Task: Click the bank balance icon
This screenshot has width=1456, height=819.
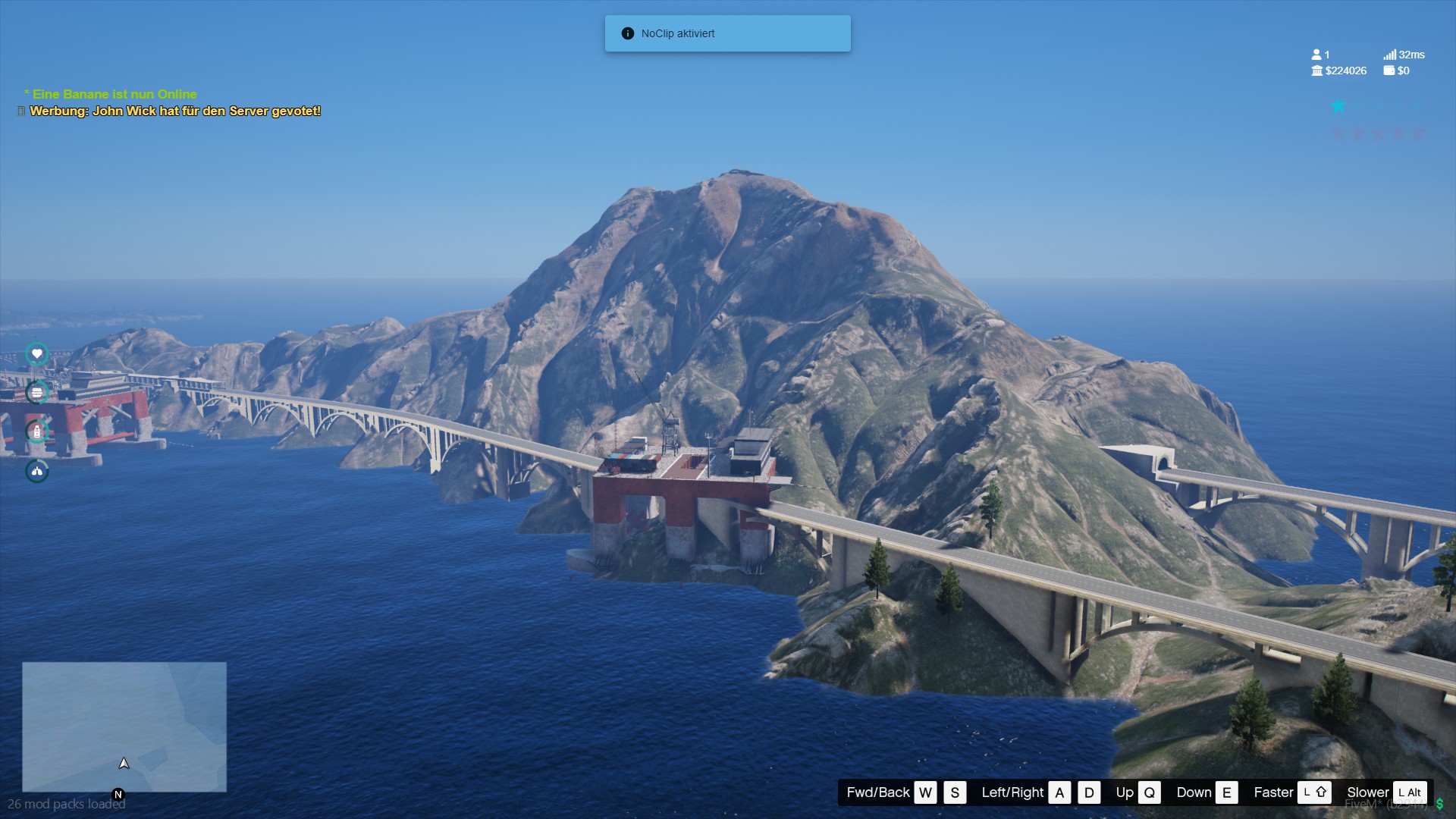Action: pos(1317,71)
